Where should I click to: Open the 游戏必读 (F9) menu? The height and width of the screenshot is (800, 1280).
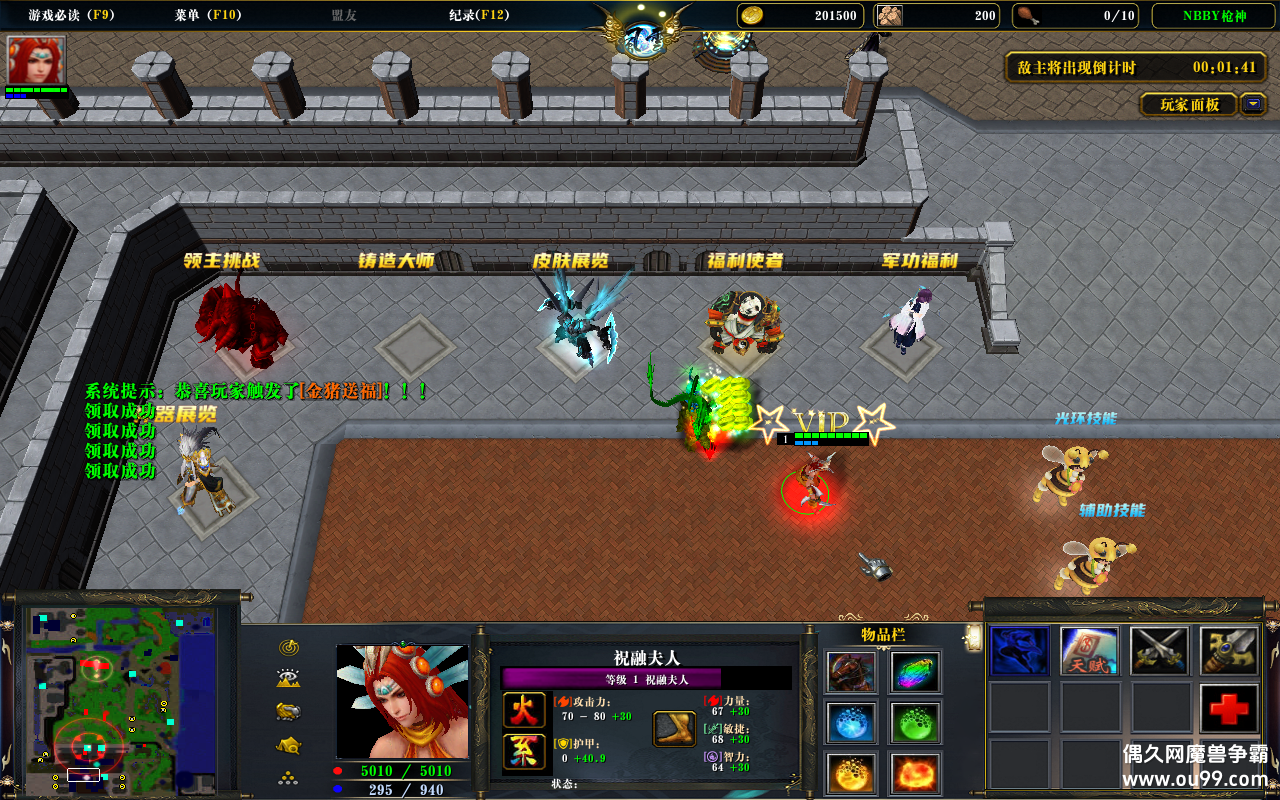(x=69, y=15)
